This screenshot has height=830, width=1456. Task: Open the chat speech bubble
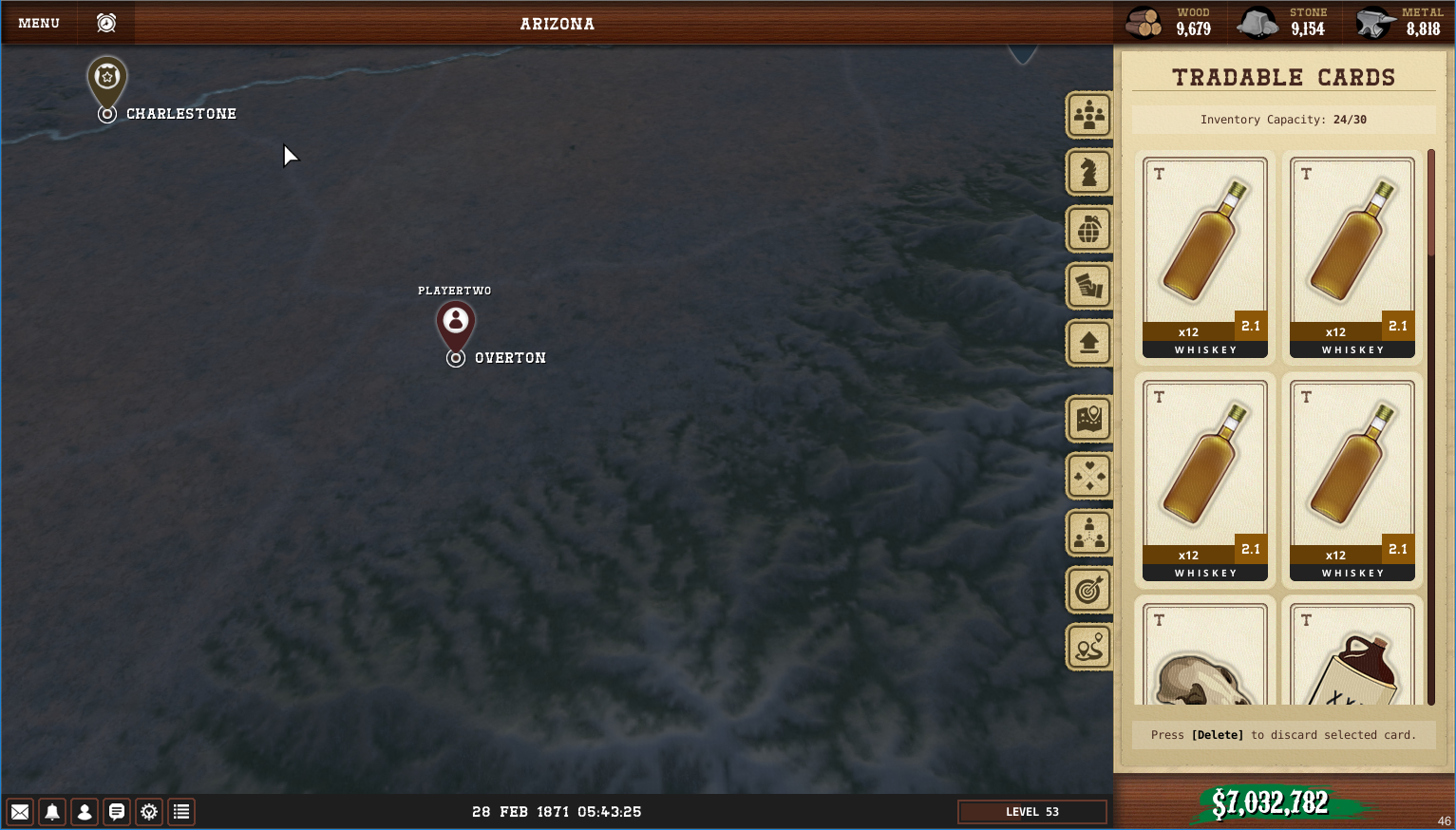(117, 812)
